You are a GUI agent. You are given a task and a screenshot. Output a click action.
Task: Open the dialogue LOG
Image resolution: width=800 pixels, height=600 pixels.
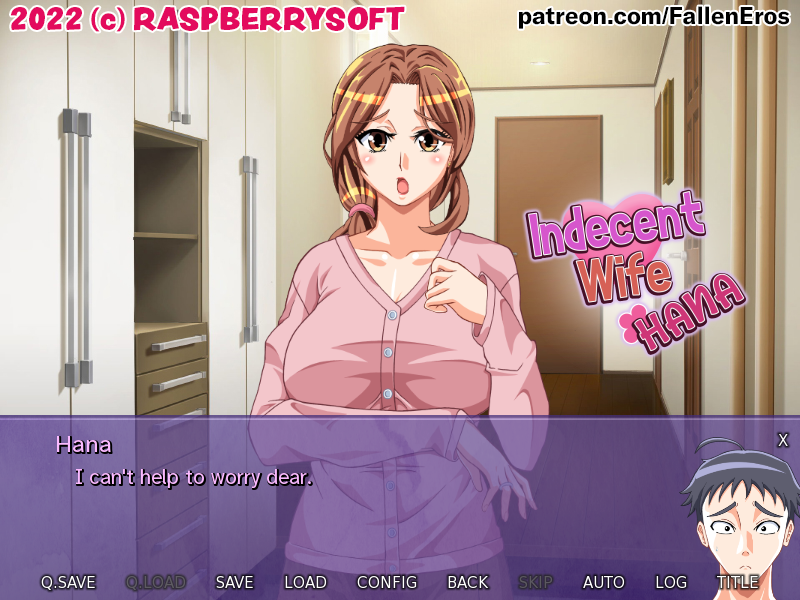click(671, 582)
